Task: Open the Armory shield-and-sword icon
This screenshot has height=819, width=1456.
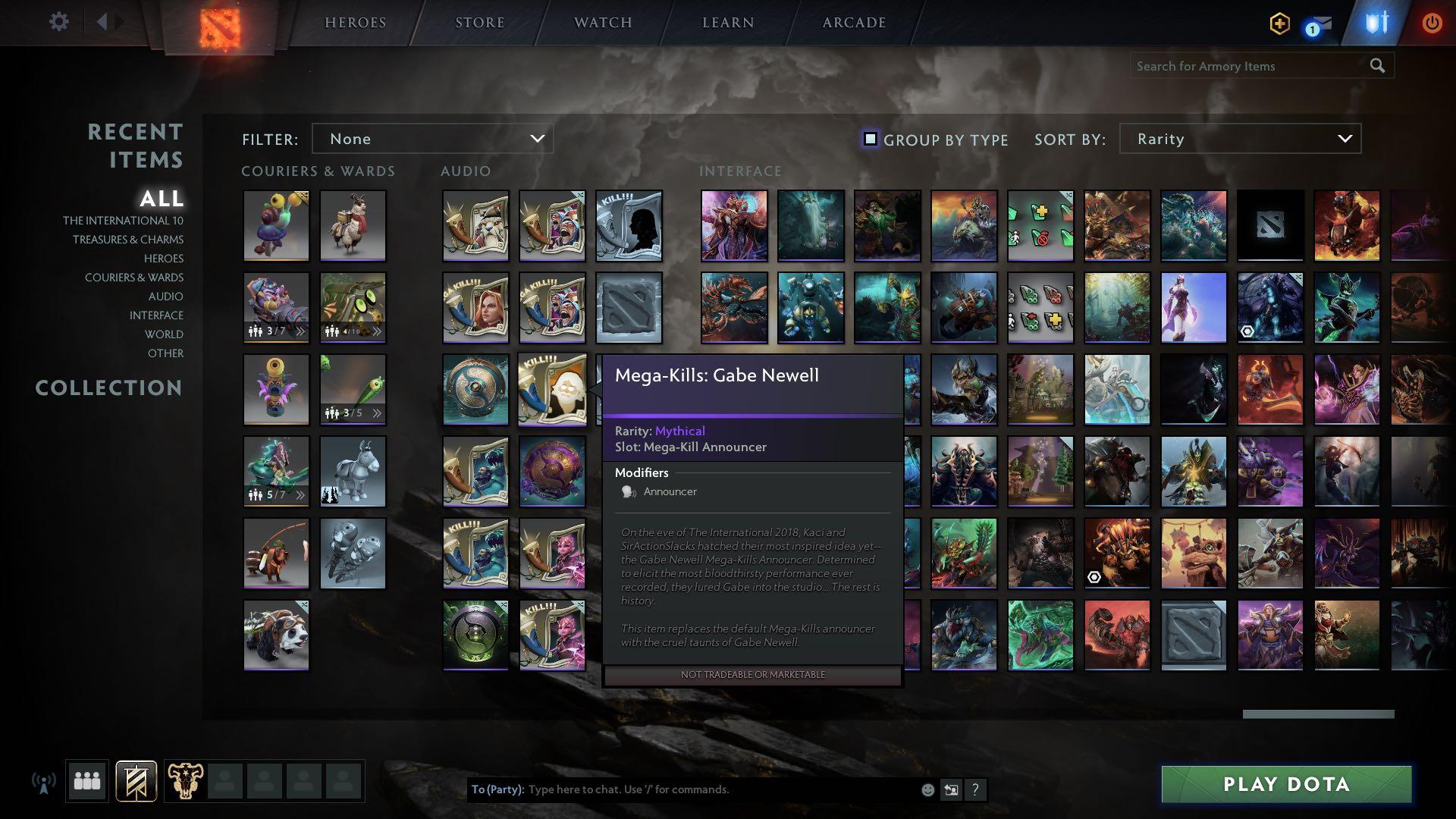Action: coord(1379,23)
